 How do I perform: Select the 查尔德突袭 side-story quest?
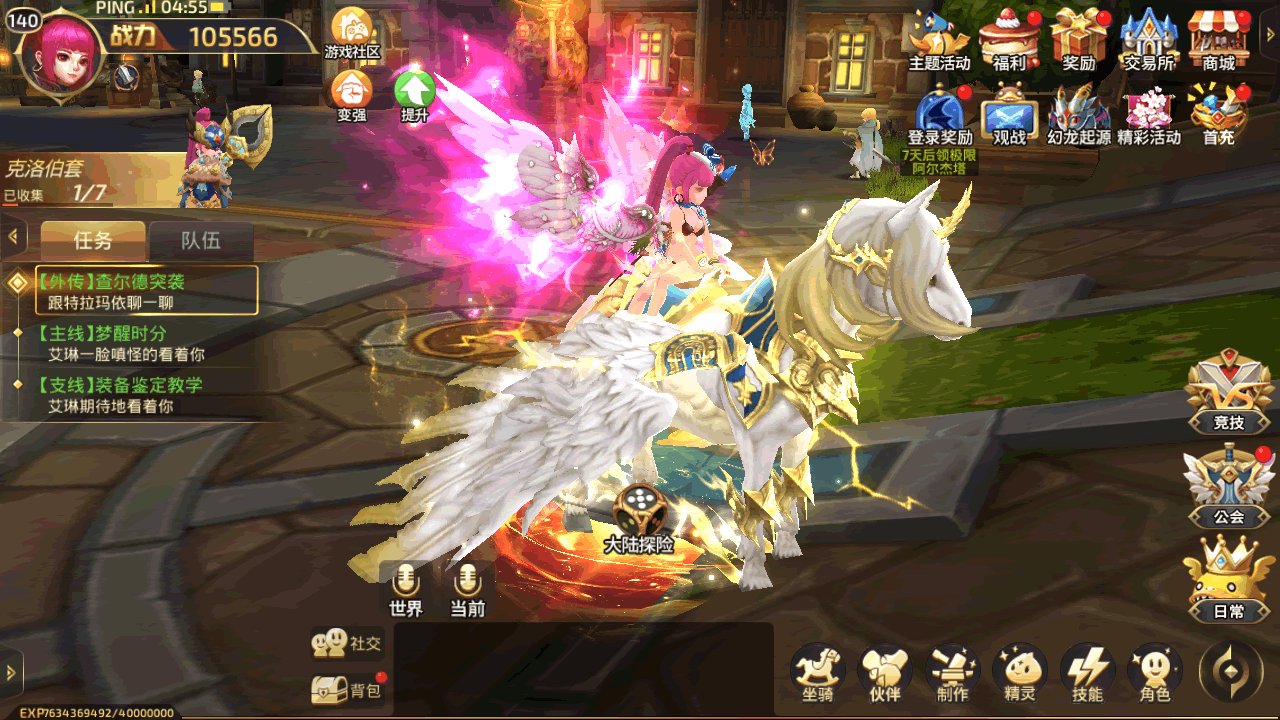pos(146,290)
